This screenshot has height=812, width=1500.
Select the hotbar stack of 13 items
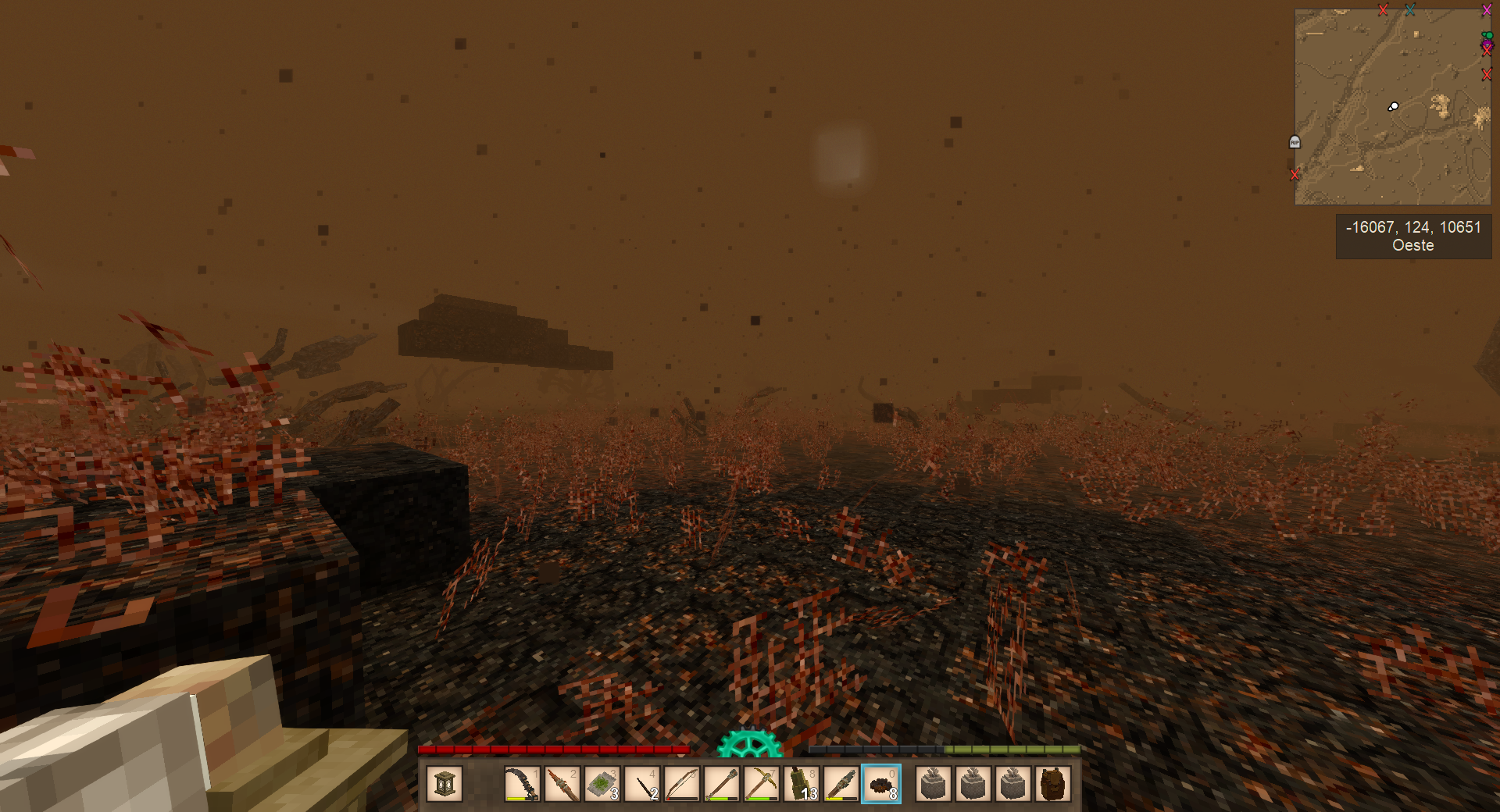pyautogui.click(x=802, y=784)
